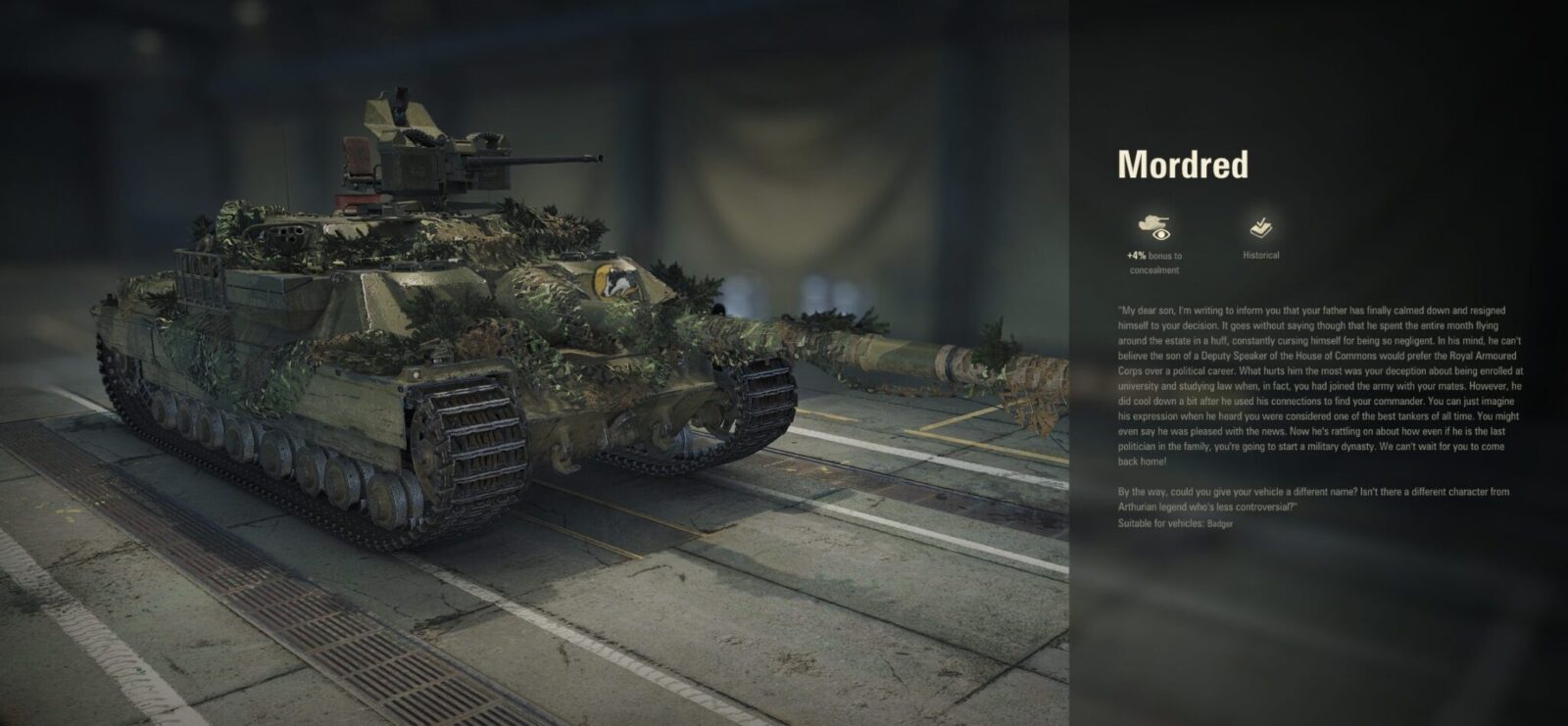Screen dimensions: 1568x726
Task: Click the concealment bonus tank-and-eye icon
Action: click(1153, 227)
